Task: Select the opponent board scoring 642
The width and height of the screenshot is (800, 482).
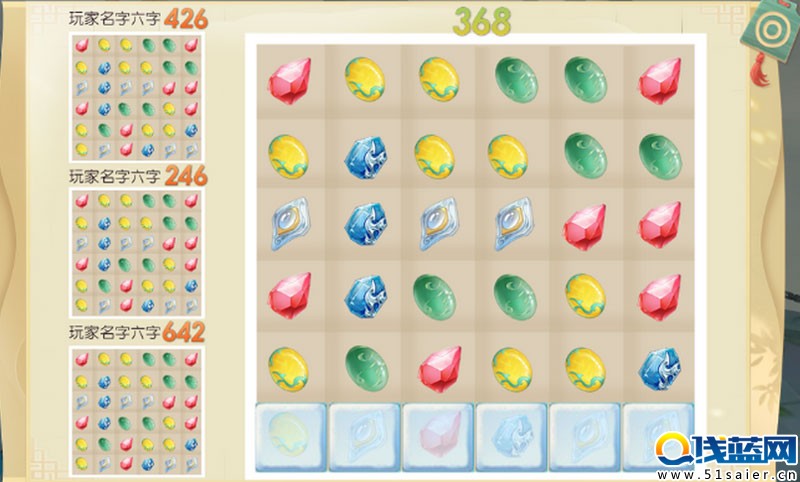Action: coord(137,408)
